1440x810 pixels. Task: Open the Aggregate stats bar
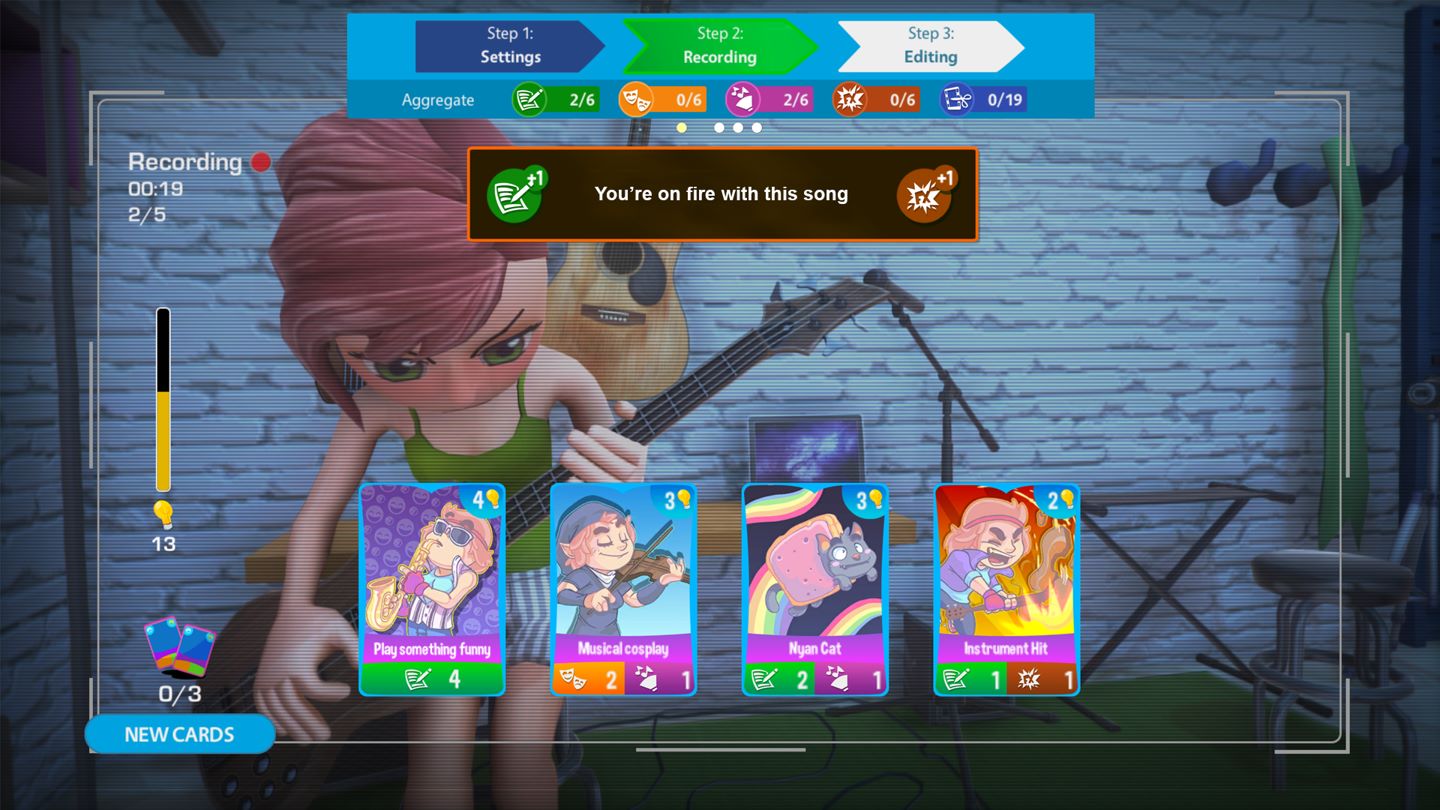point(437,99)
